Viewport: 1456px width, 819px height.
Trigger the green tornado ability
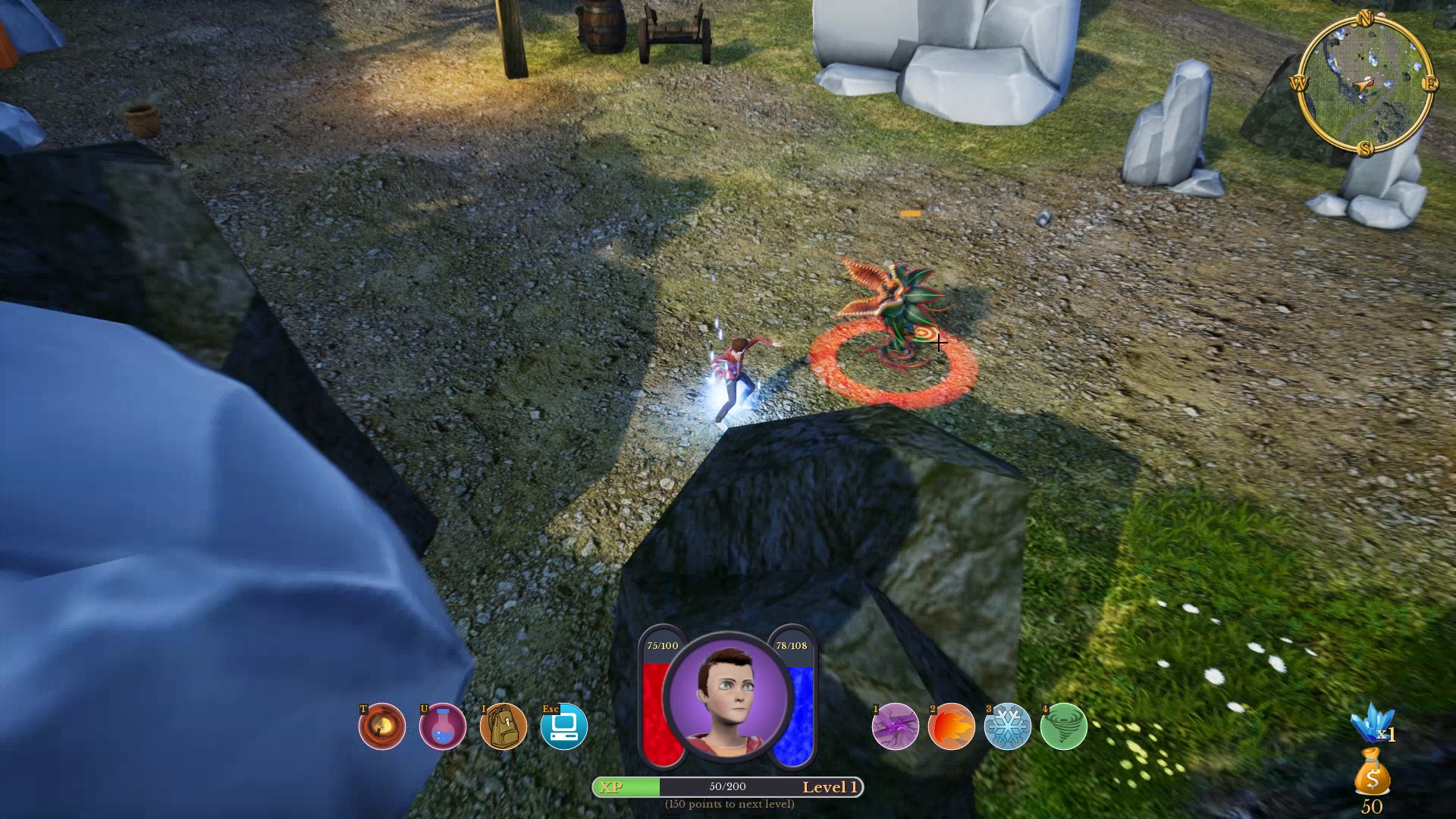(1064, 726)
